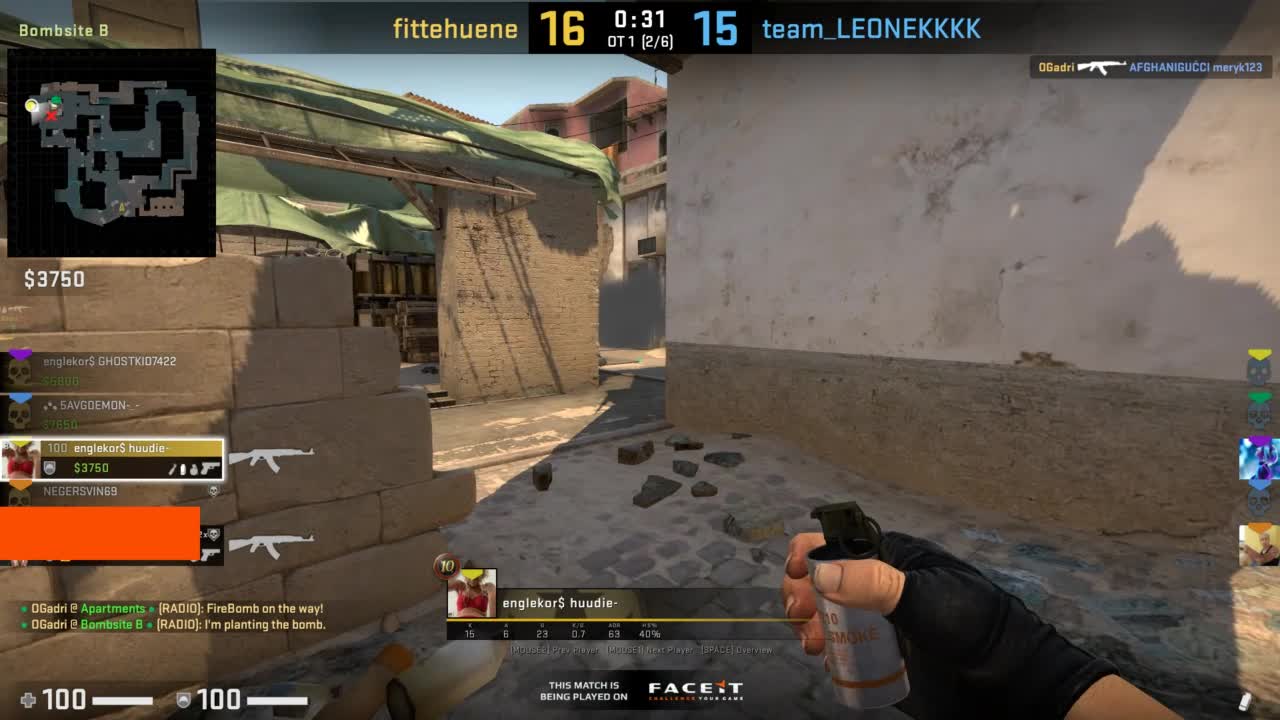The width and height of the screenshot is (1280, 720).
Task: Click the pistol icon in huudie-'s loadout
Action: [209, 468]
